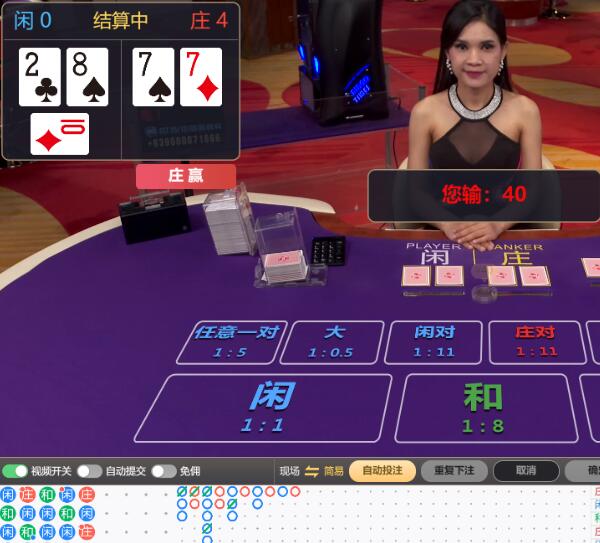
Task: Bet on 闲对 (Player pair)
Action: [x=434, y=342]
